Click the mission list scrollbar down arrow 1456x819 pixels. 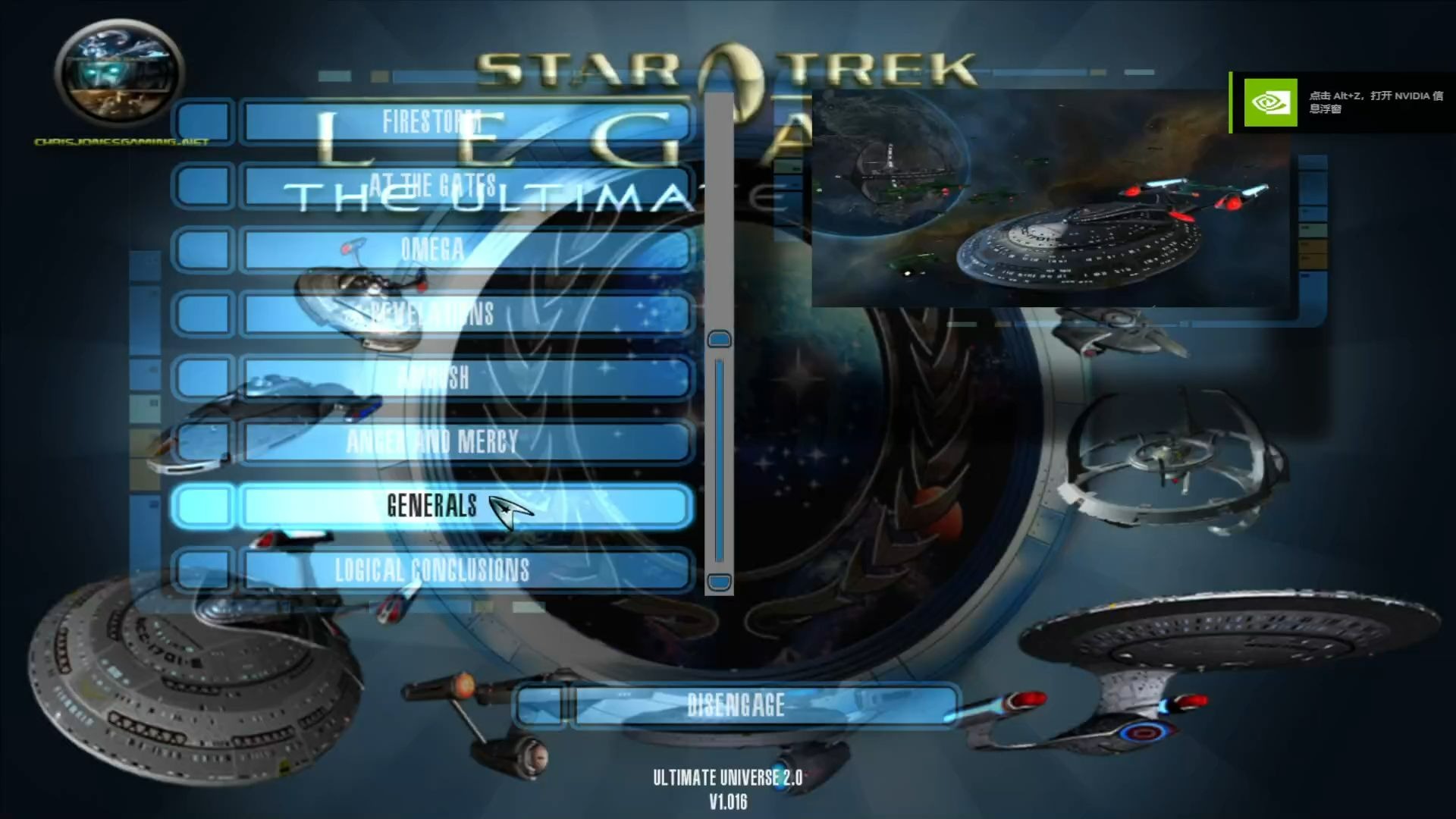[x=719, y=582]
